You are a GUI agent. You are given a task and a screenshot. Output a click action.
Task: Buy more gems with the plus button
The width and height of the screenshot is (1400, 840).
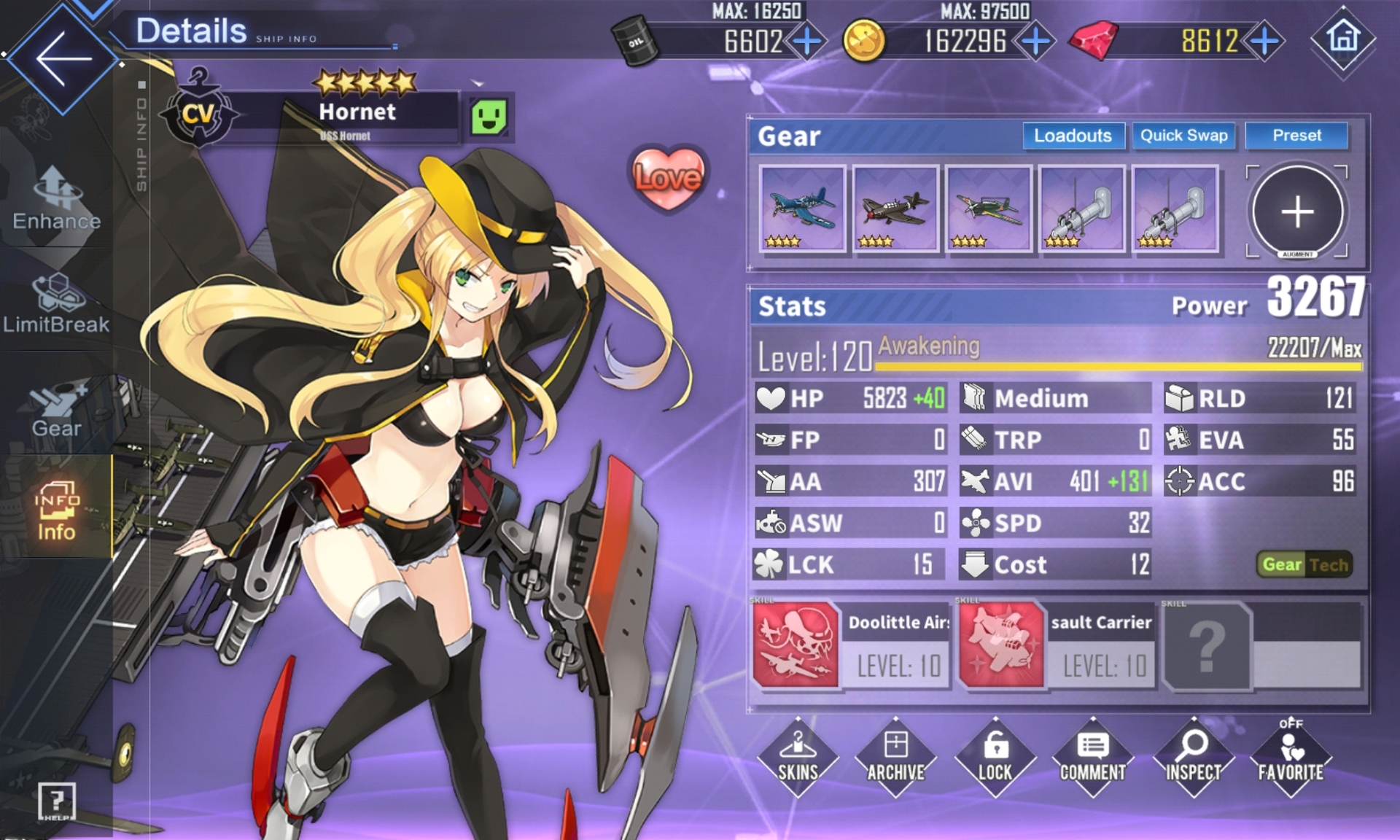(x=1265, y=41)
